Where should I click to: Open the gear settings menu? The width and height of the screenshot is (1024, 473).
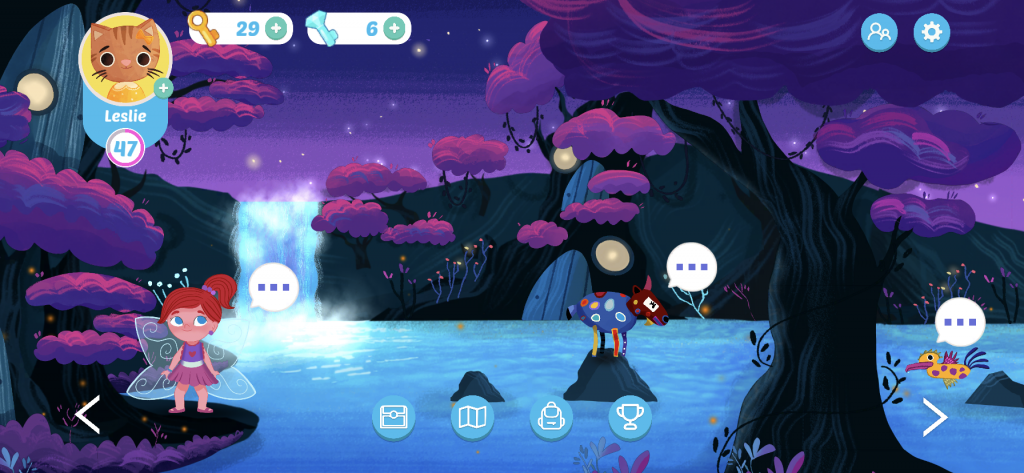pyautogui.click(x=931, y=32)
